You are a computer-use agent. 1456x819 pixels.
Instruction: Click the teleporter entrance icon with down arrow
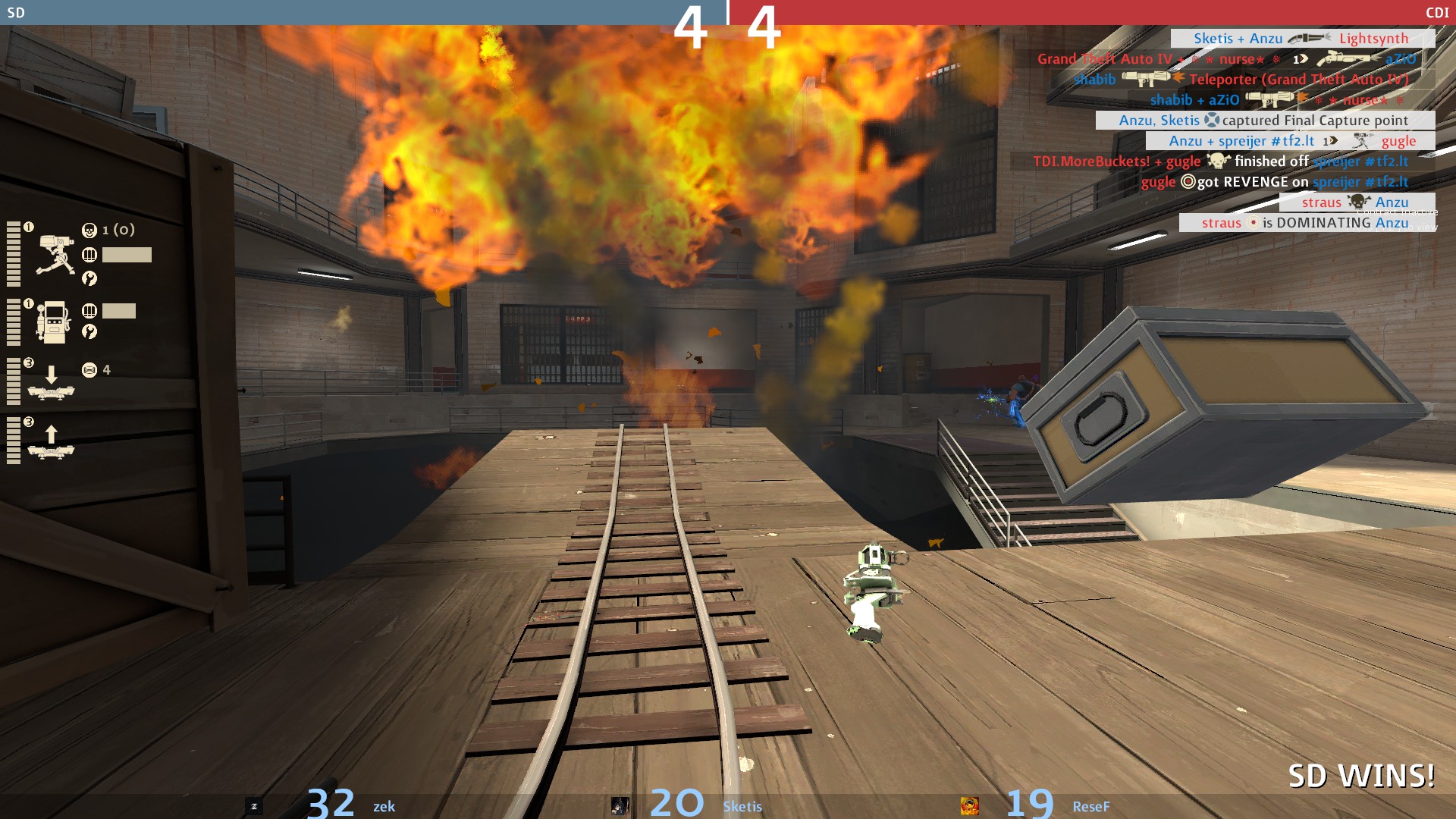(x=51, y=381)
